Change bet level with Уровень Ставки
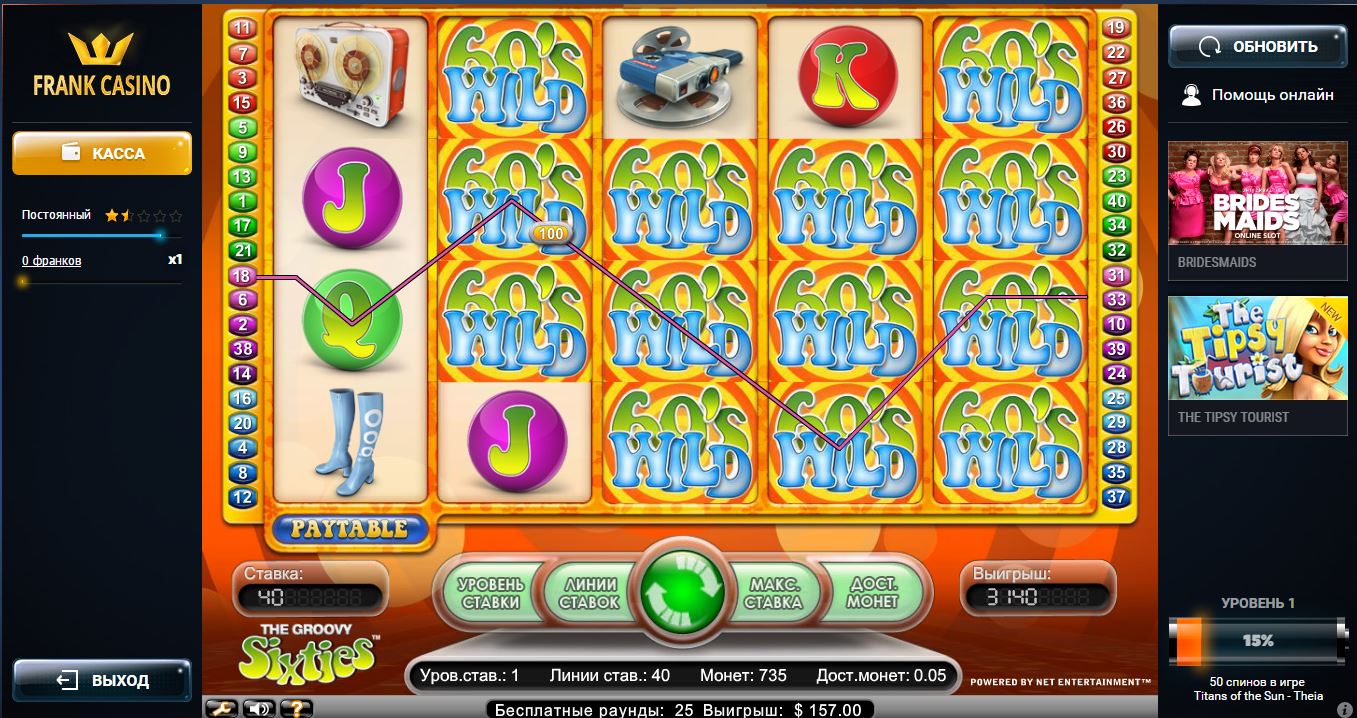1357x718 pixels. point(490,593)
